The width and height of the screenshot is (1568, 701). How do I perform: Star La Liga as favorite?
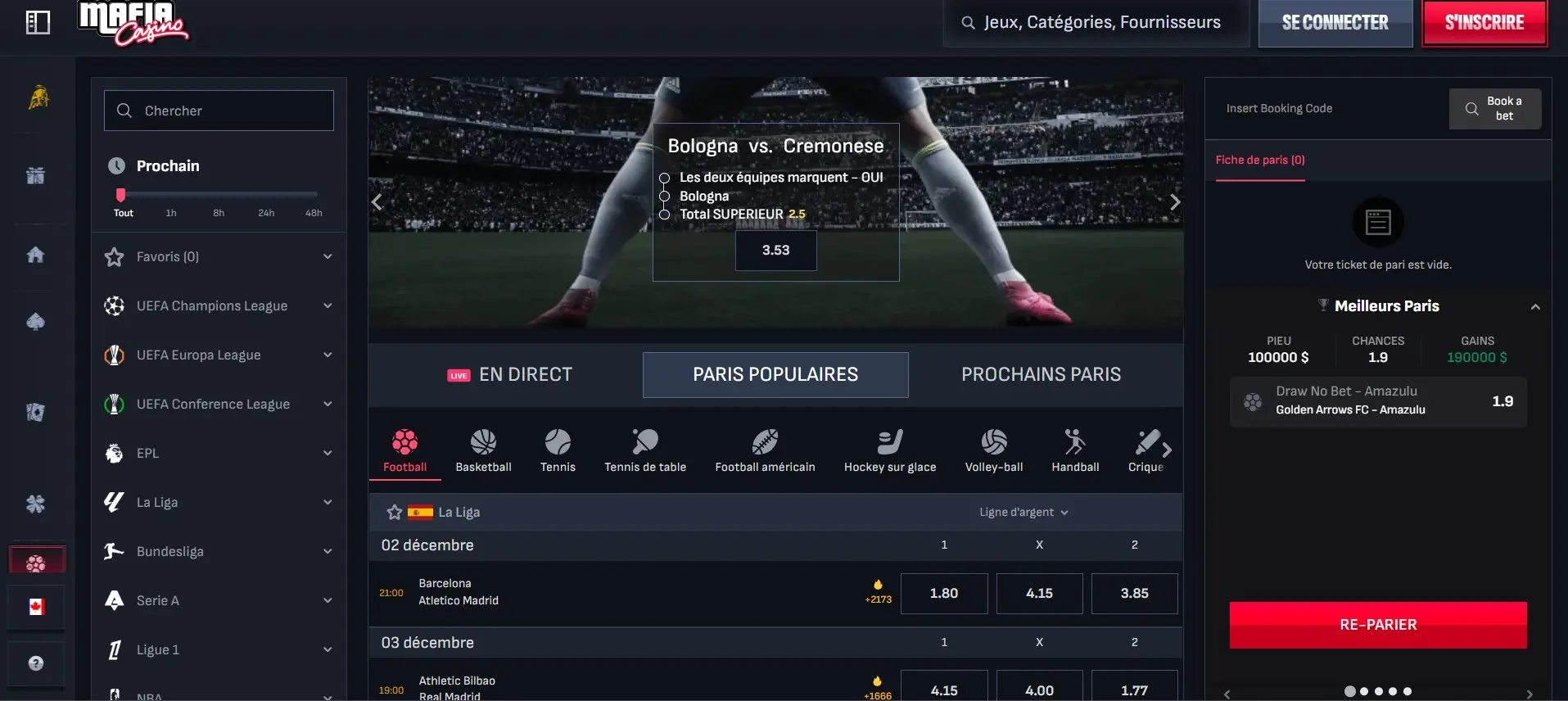click(x=395, y=512)
